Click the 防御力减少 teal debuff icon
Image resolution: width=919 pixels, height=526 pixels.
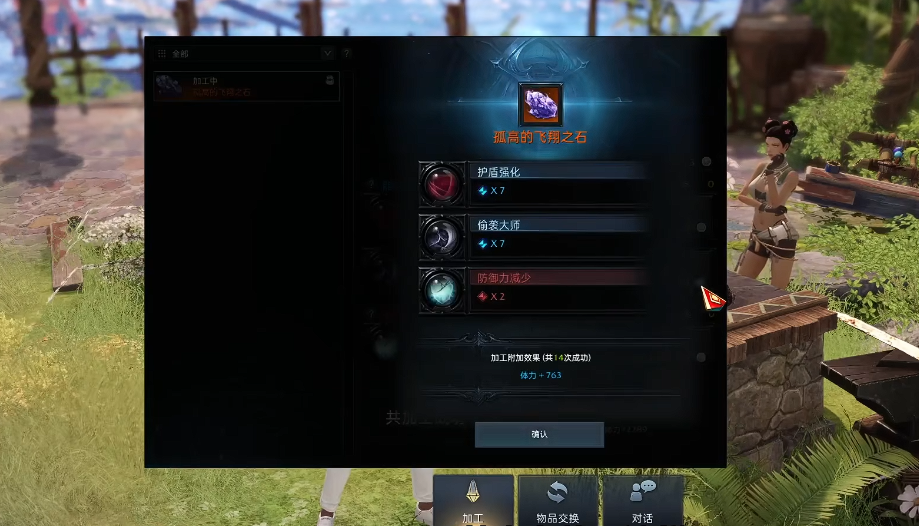pos(442,290)
